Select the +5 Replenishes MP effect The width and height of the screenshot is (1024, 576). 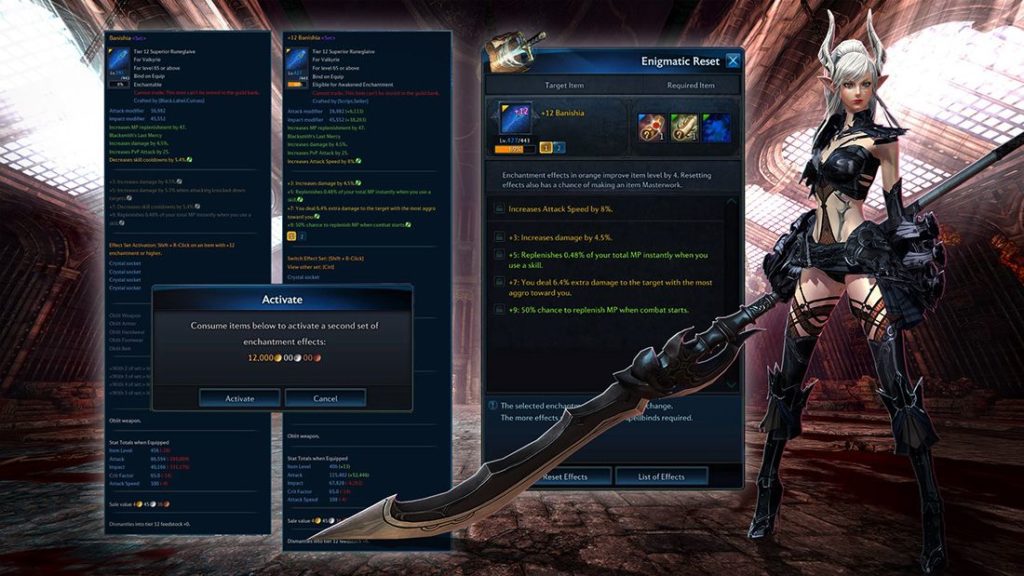pyautogui.click(x=498, y=255)
